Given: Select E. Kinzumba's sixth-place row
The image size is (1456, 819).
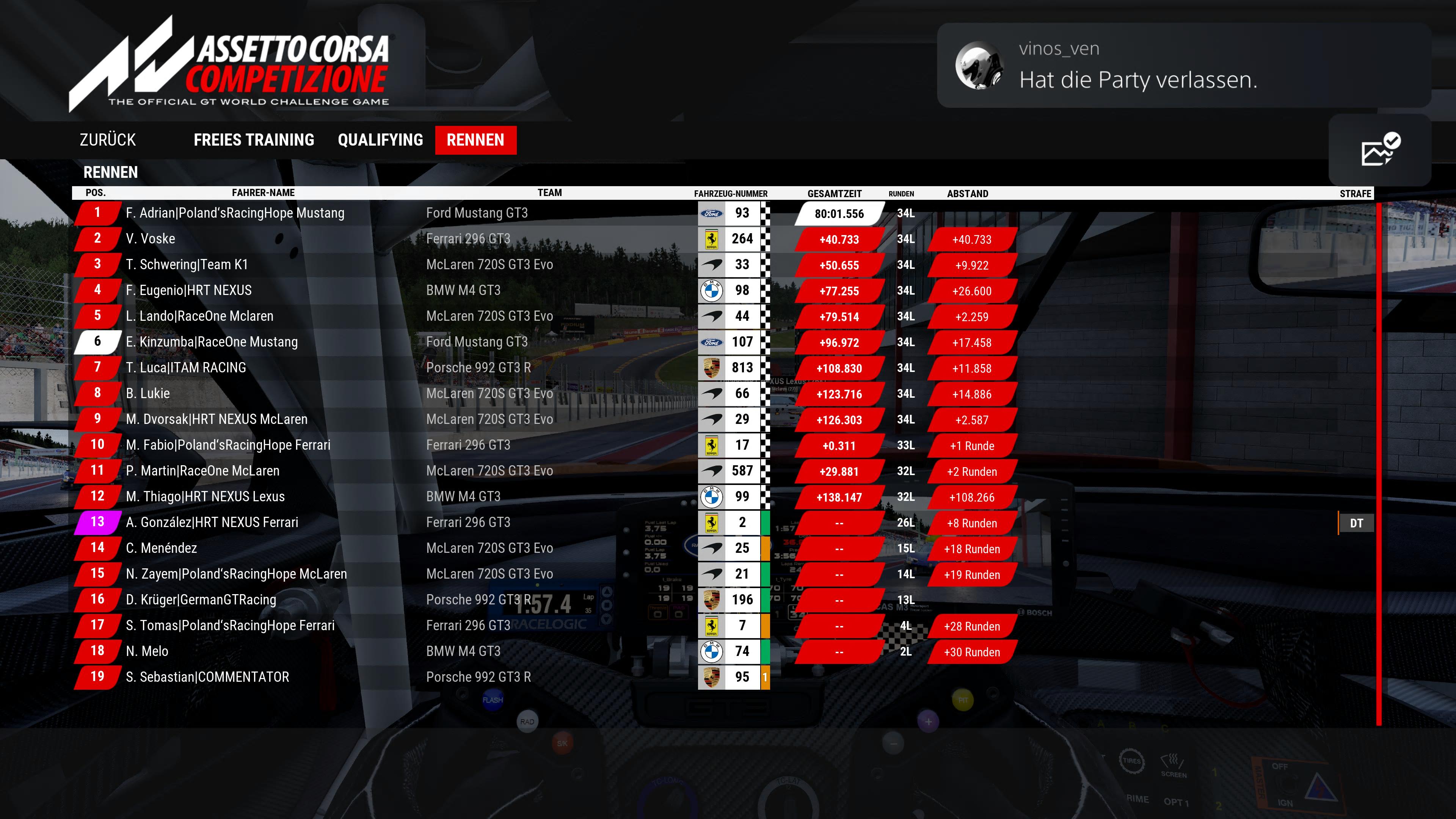Looking at the screenshot, I should click(212, 342).
